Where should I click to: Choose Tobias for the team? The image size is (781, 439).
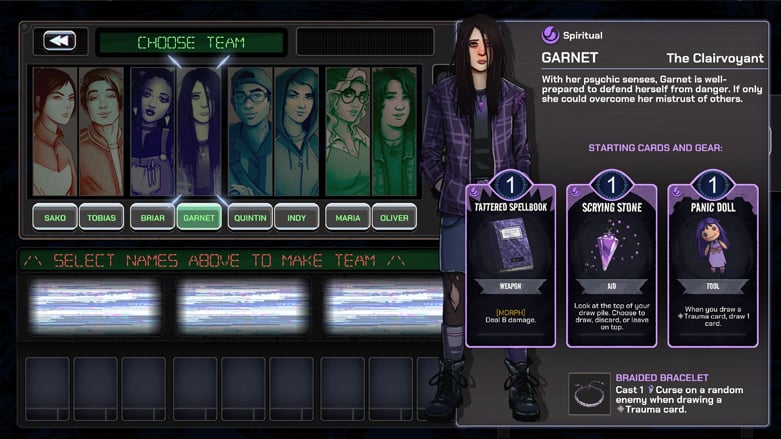click(x=101, y=217)
